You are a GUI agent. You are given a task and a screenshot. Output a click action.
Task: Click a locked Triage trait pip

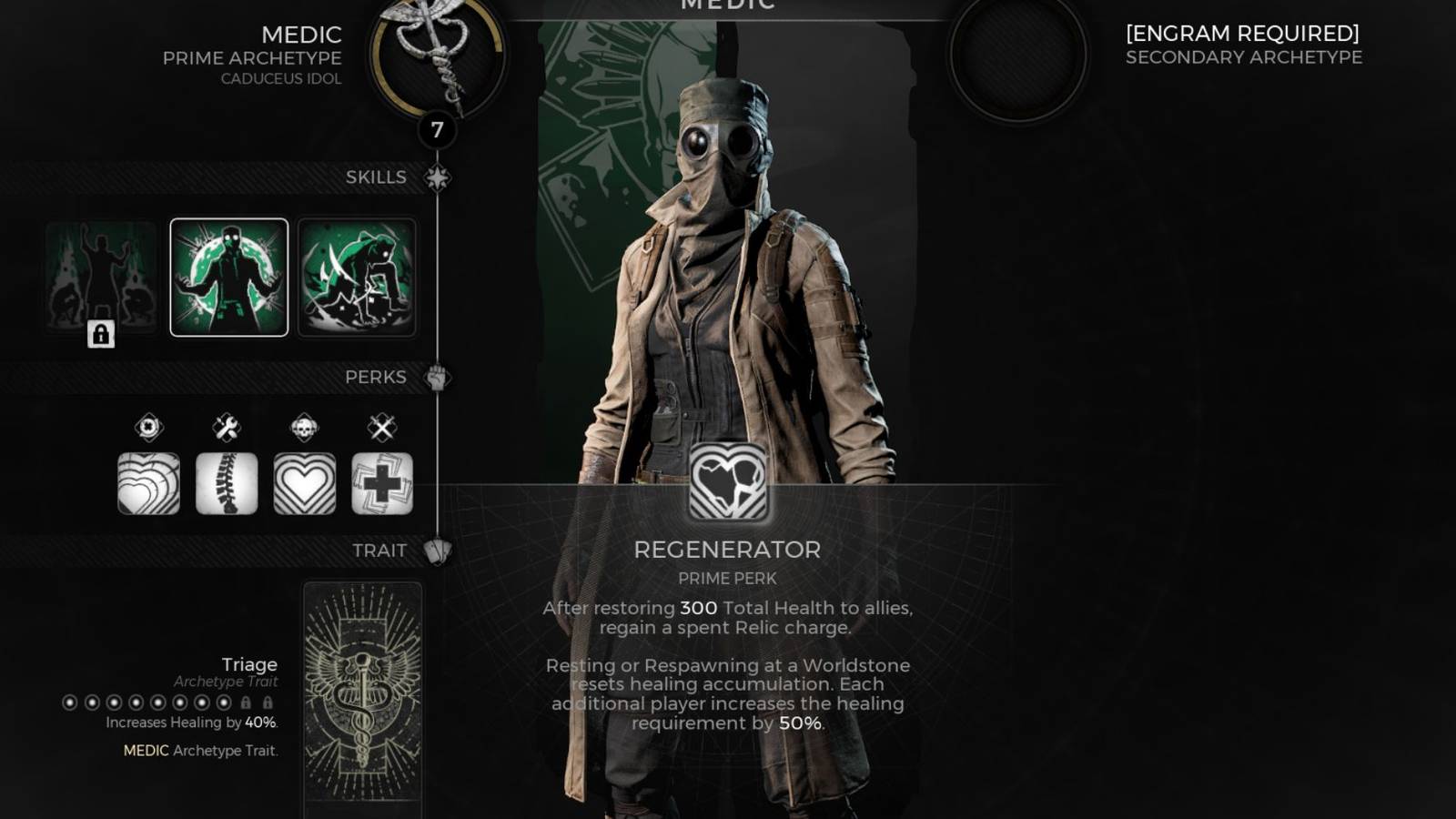click(x=248, y=702)
